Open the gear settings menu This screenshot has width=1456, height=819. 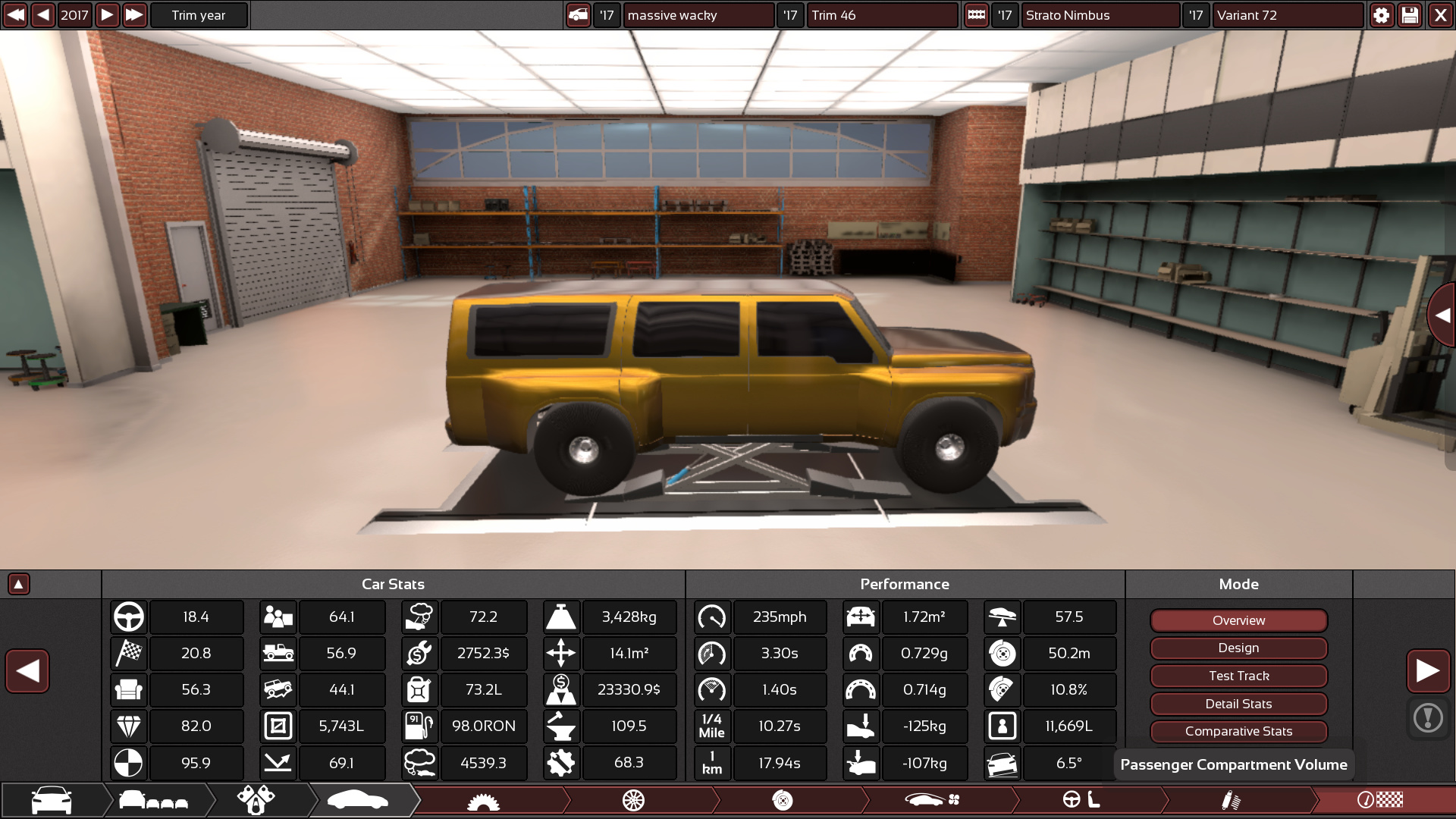1382,15
